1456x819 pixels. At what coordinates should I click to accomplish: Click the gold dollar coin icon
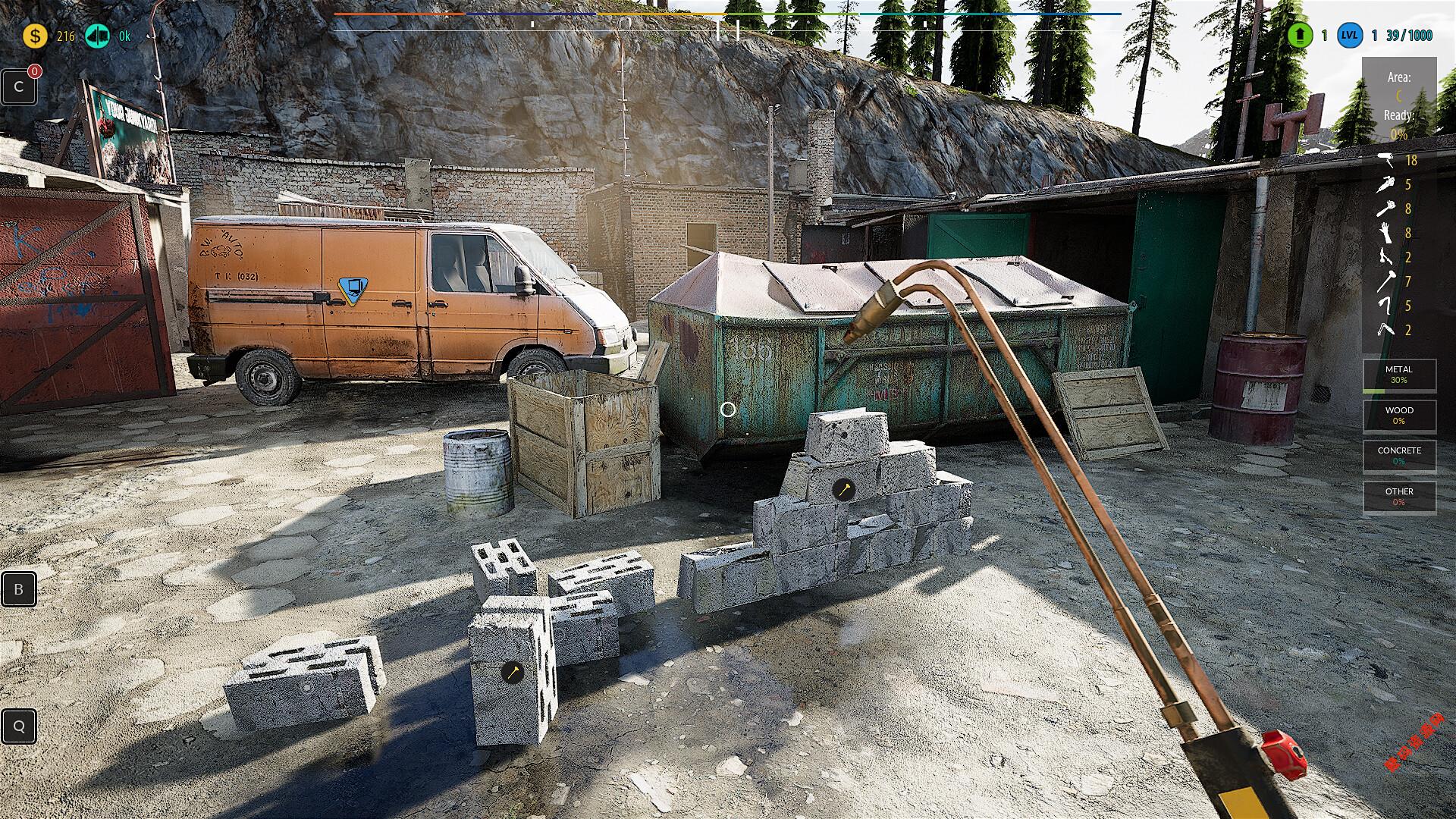pos(34,36)
